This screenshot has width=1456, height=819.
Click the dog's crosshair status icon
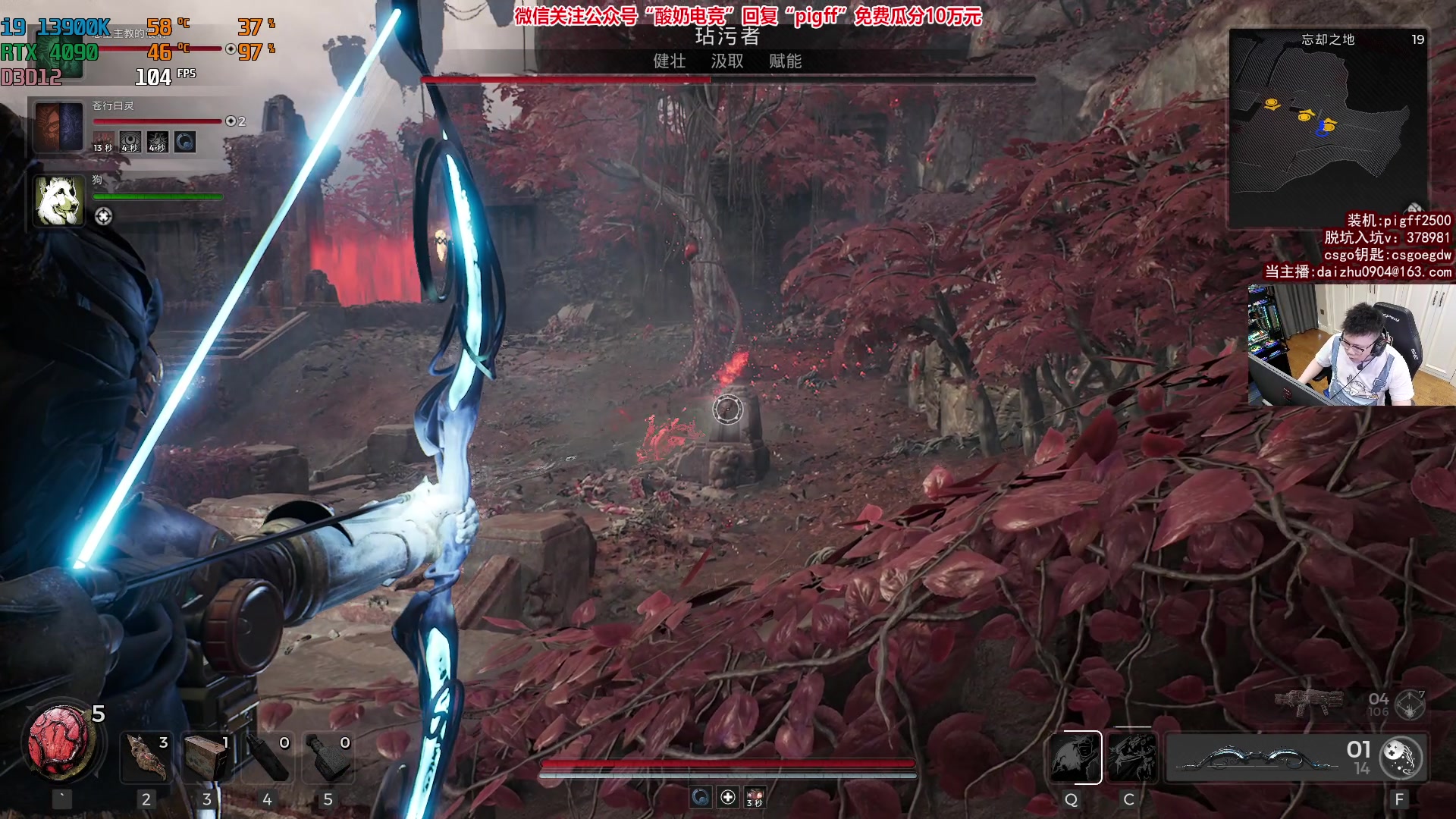(x=103, y=217)
